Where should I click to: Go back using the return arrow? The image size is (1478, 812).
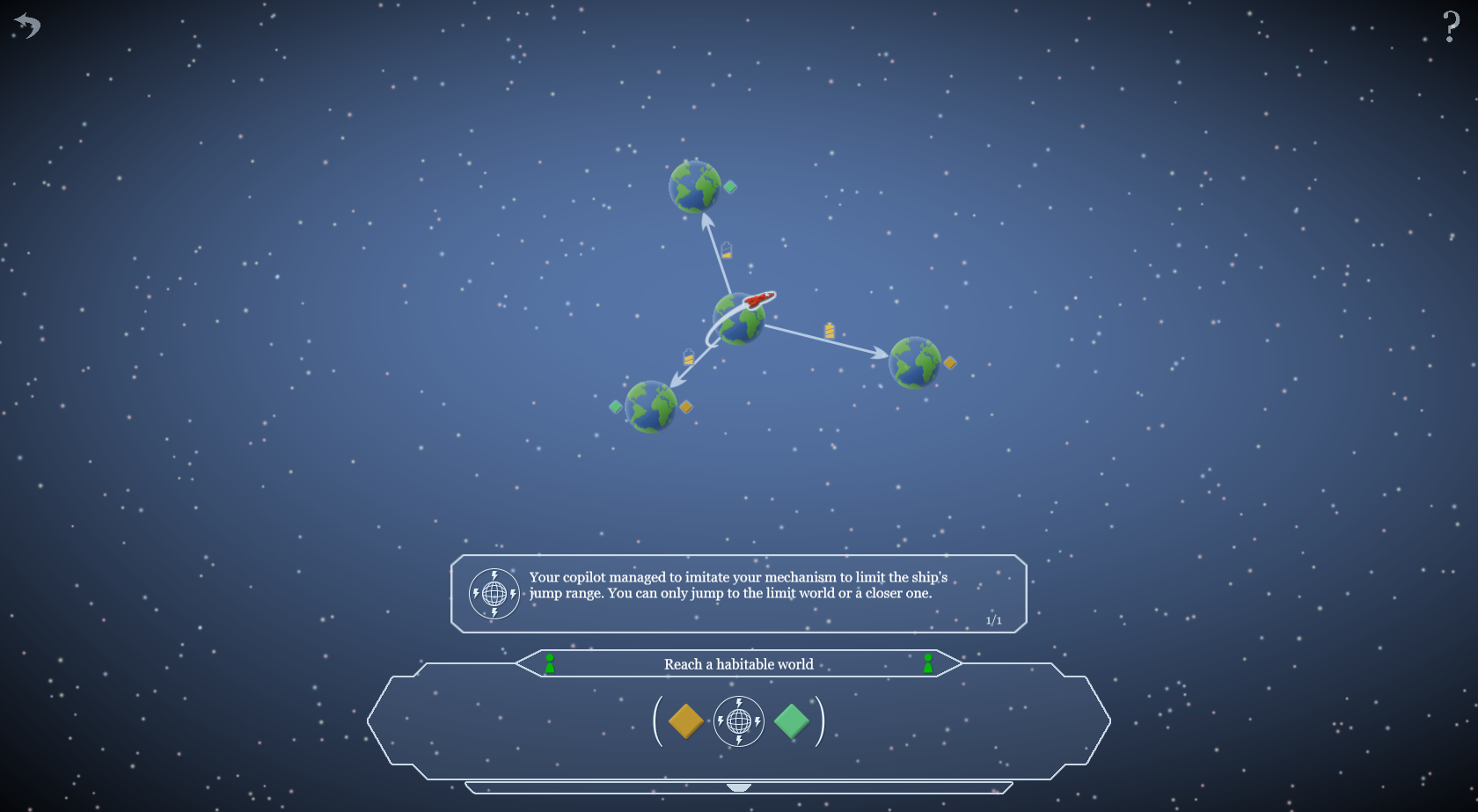click(28, 26)
